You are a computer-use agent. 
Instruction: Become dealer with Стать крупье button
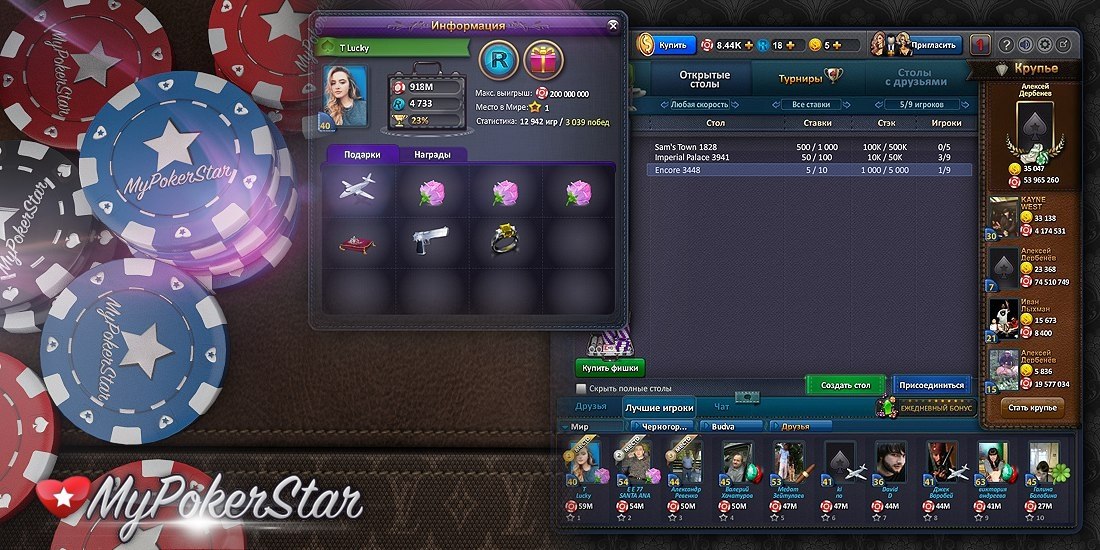[x=1032, y=407]
